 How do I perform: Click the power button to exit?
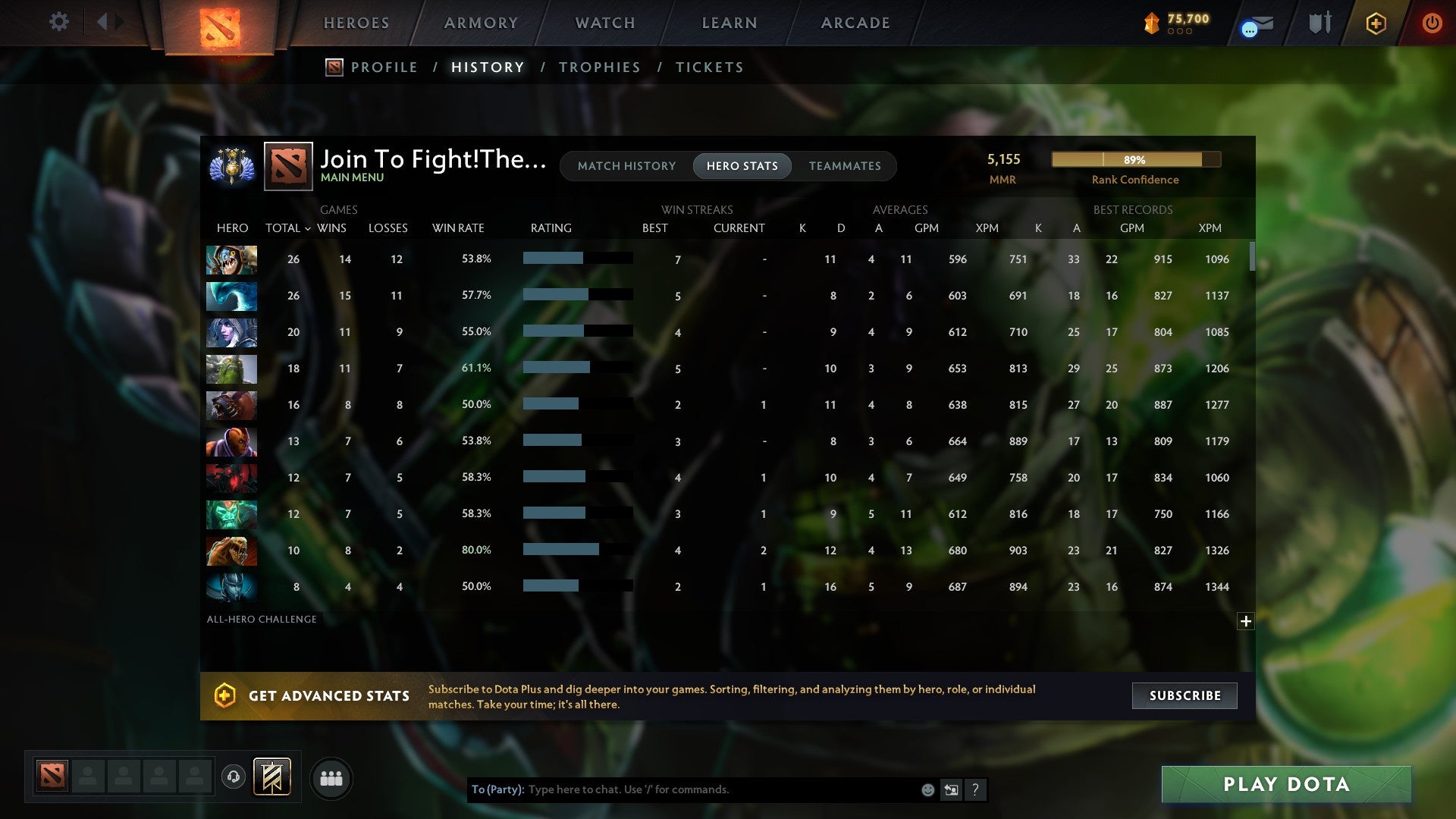(1432, 23)
